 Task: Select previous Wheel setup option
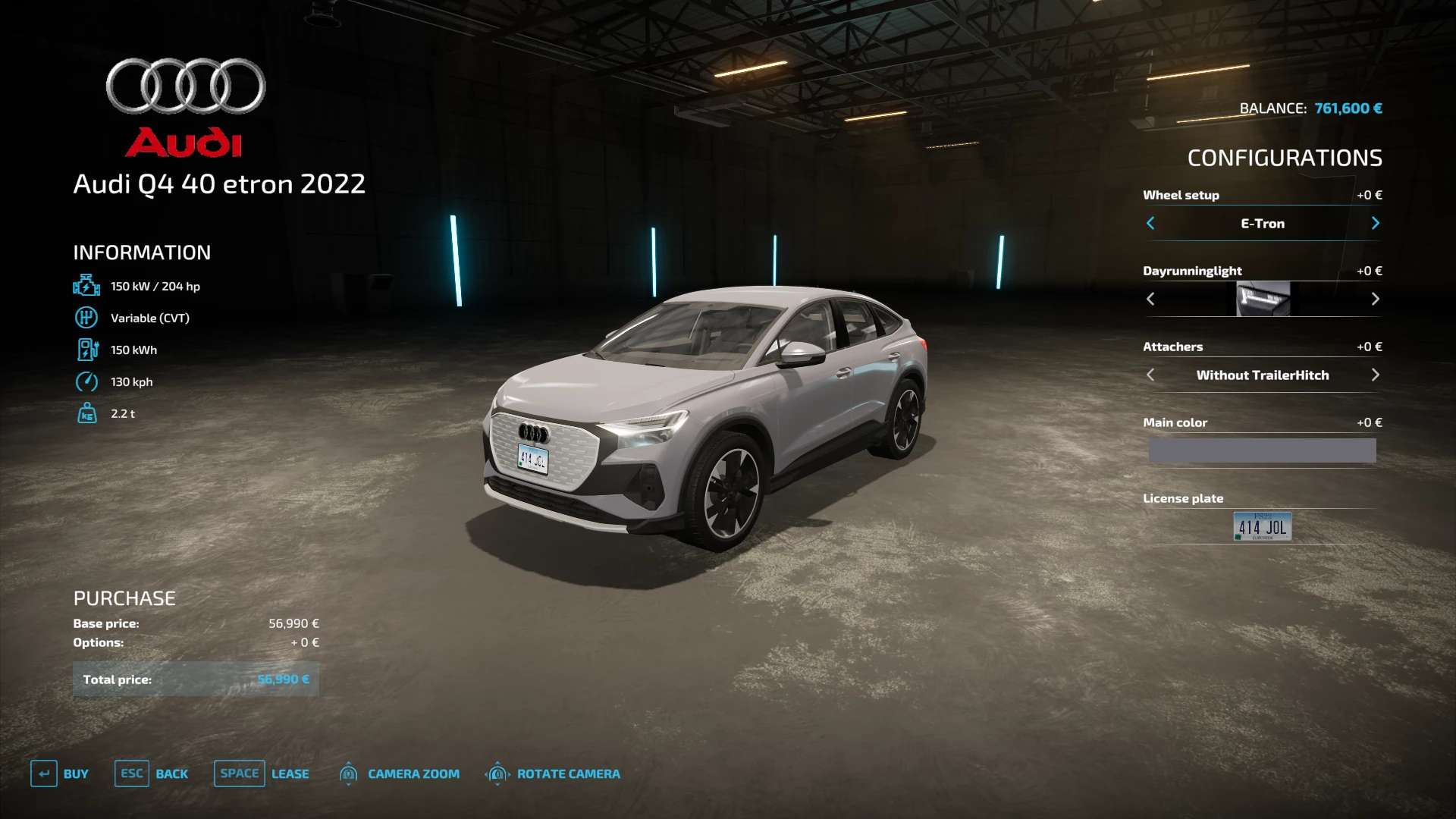pos(1150,223)
